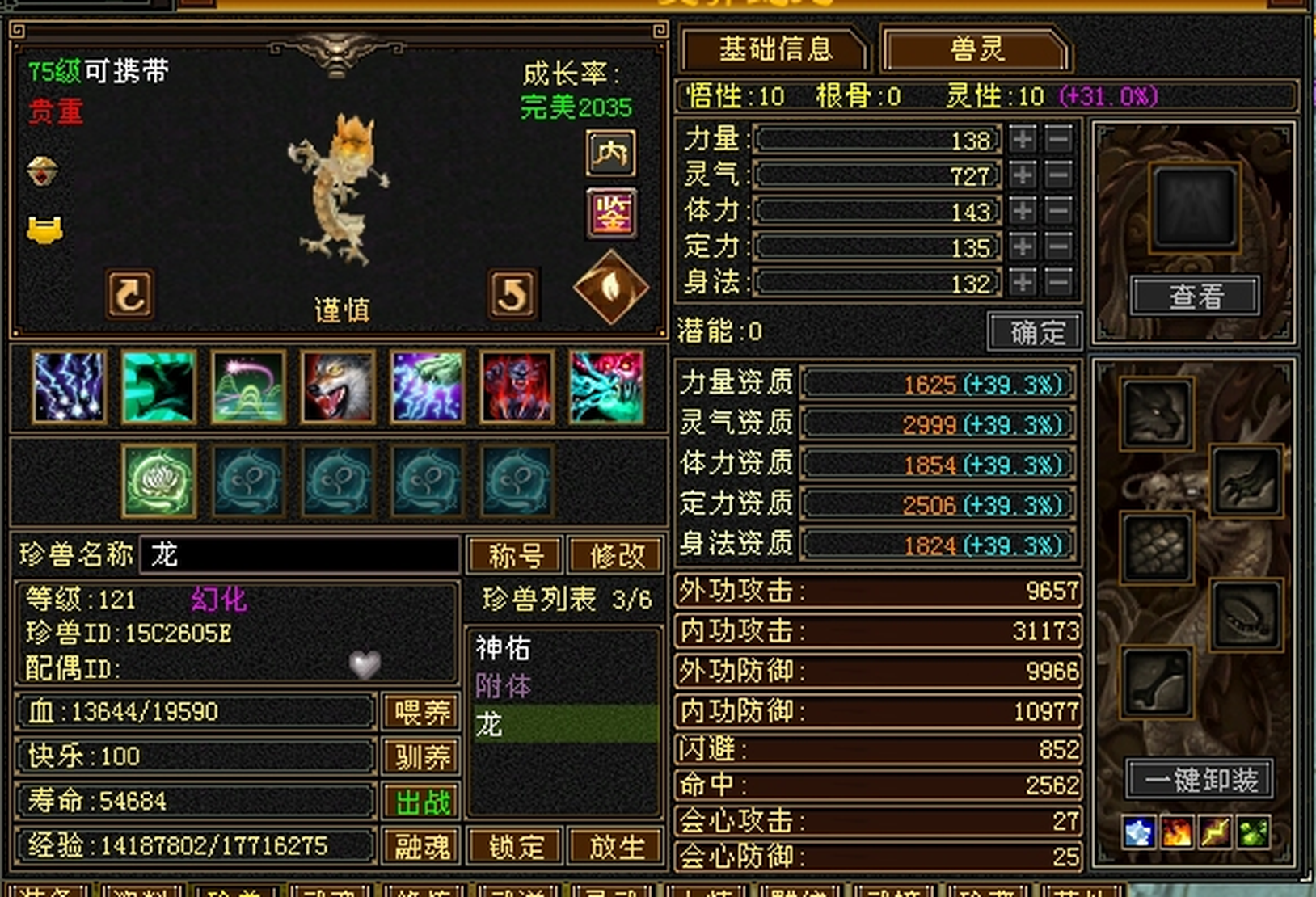Click the 查看 button
Screen dimensions: 1316x897
[x=1195, y=297]
